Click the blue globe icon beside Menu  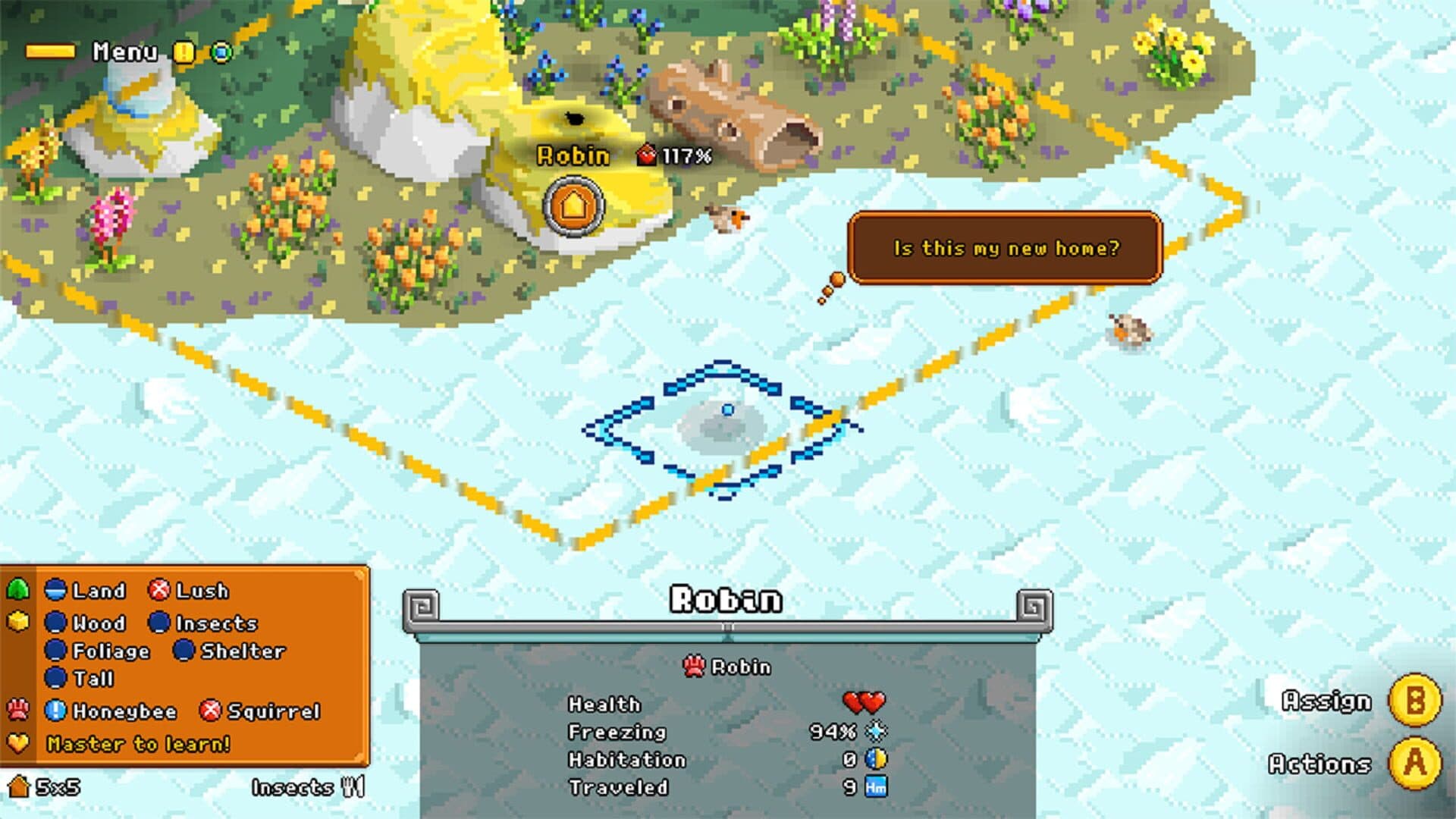pos(222,52)
